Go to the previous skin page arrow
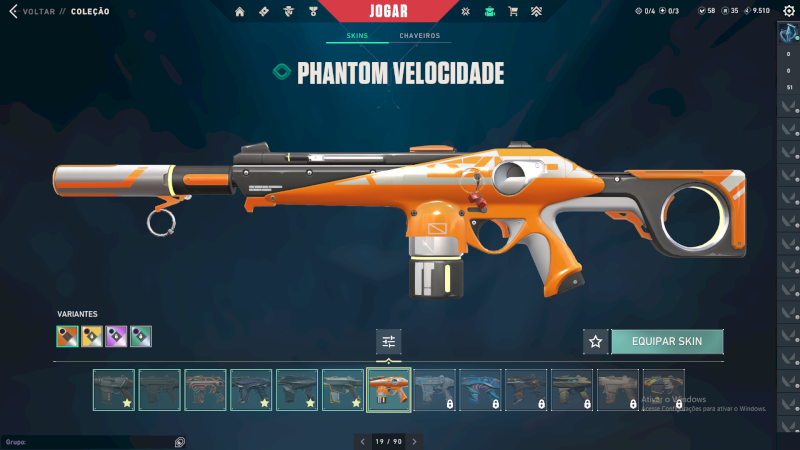The height and width of the screenshot is (450, 800). tap(363, 441)
